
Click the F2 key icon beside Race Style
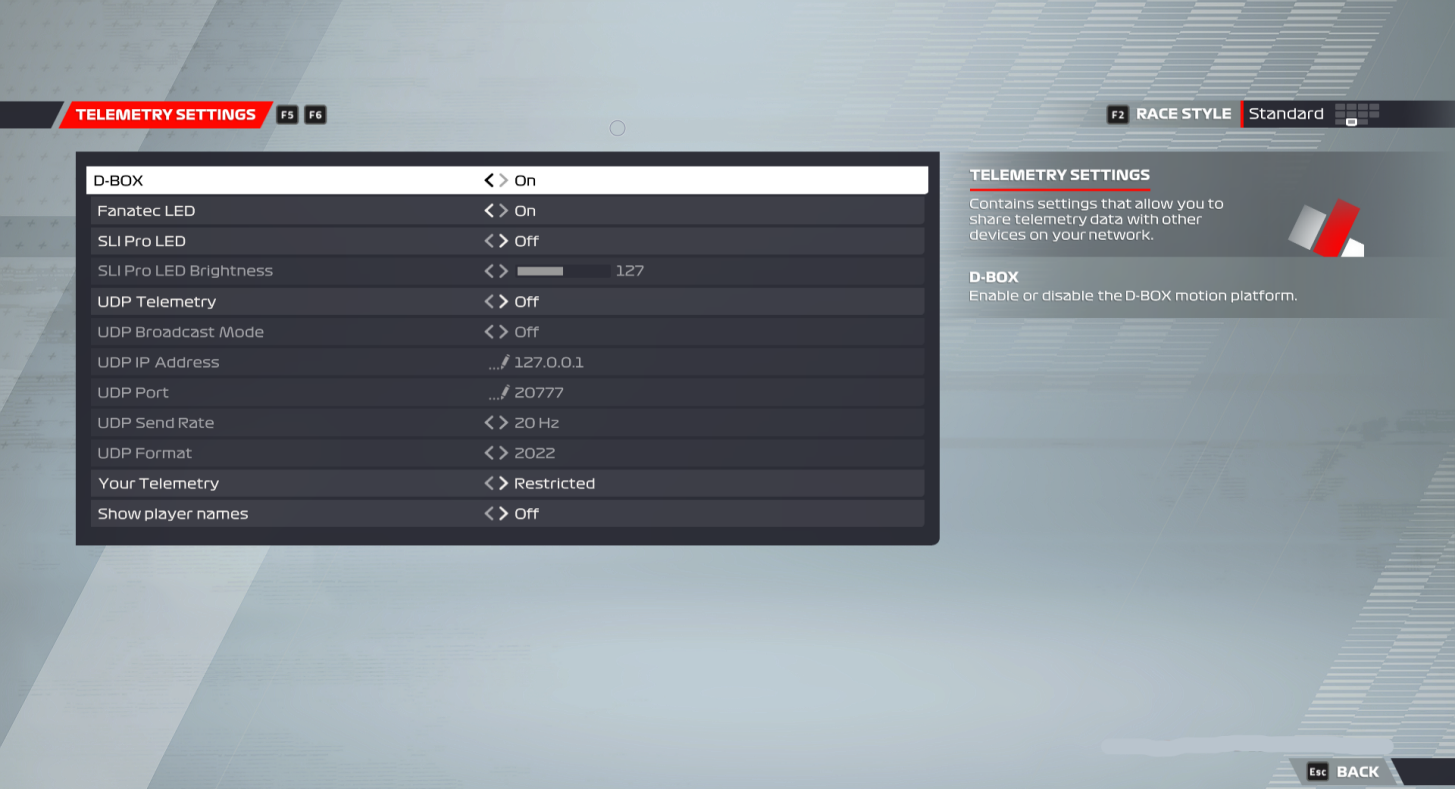click(1117, 114)
